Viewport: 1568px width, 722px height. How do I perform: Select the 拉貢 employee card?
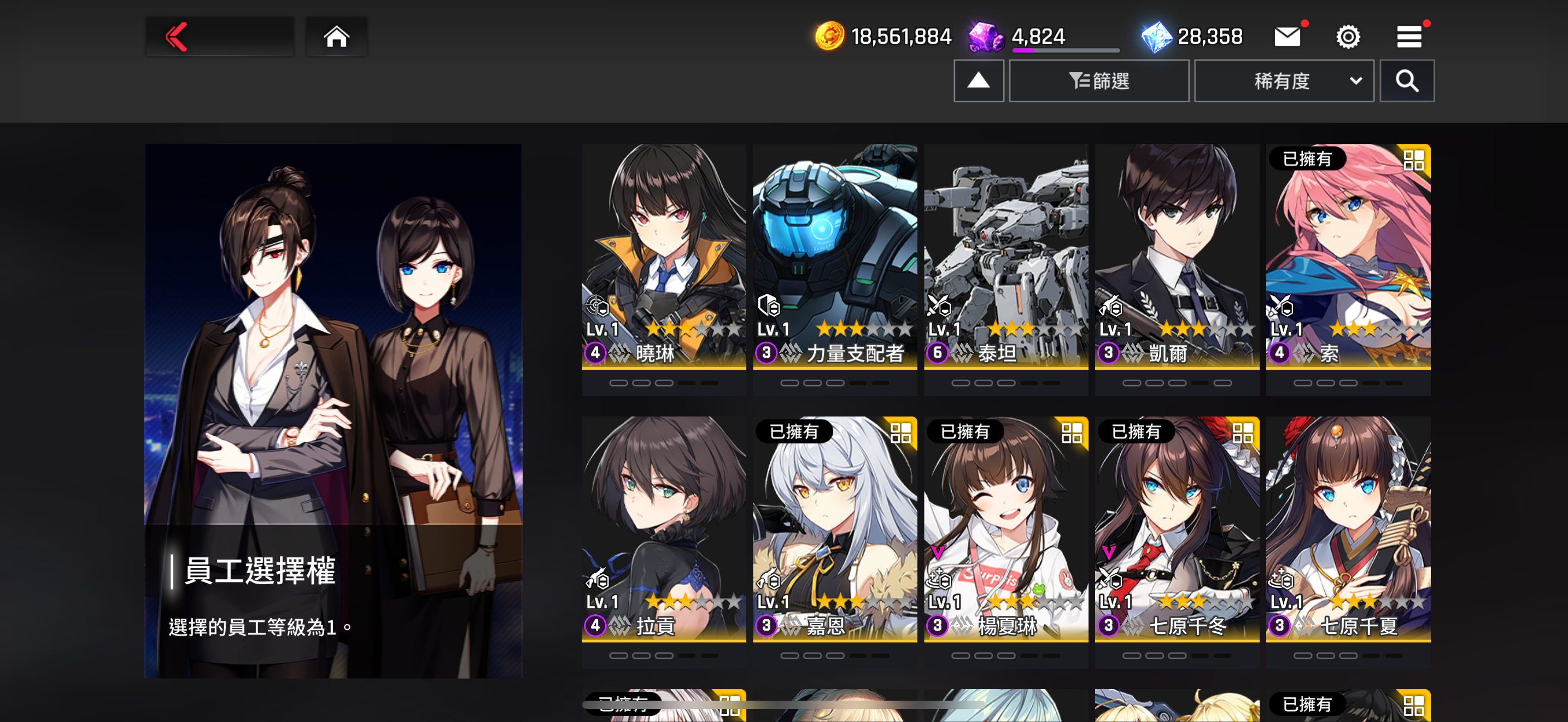pyautogui.click(x=664, y=528)
